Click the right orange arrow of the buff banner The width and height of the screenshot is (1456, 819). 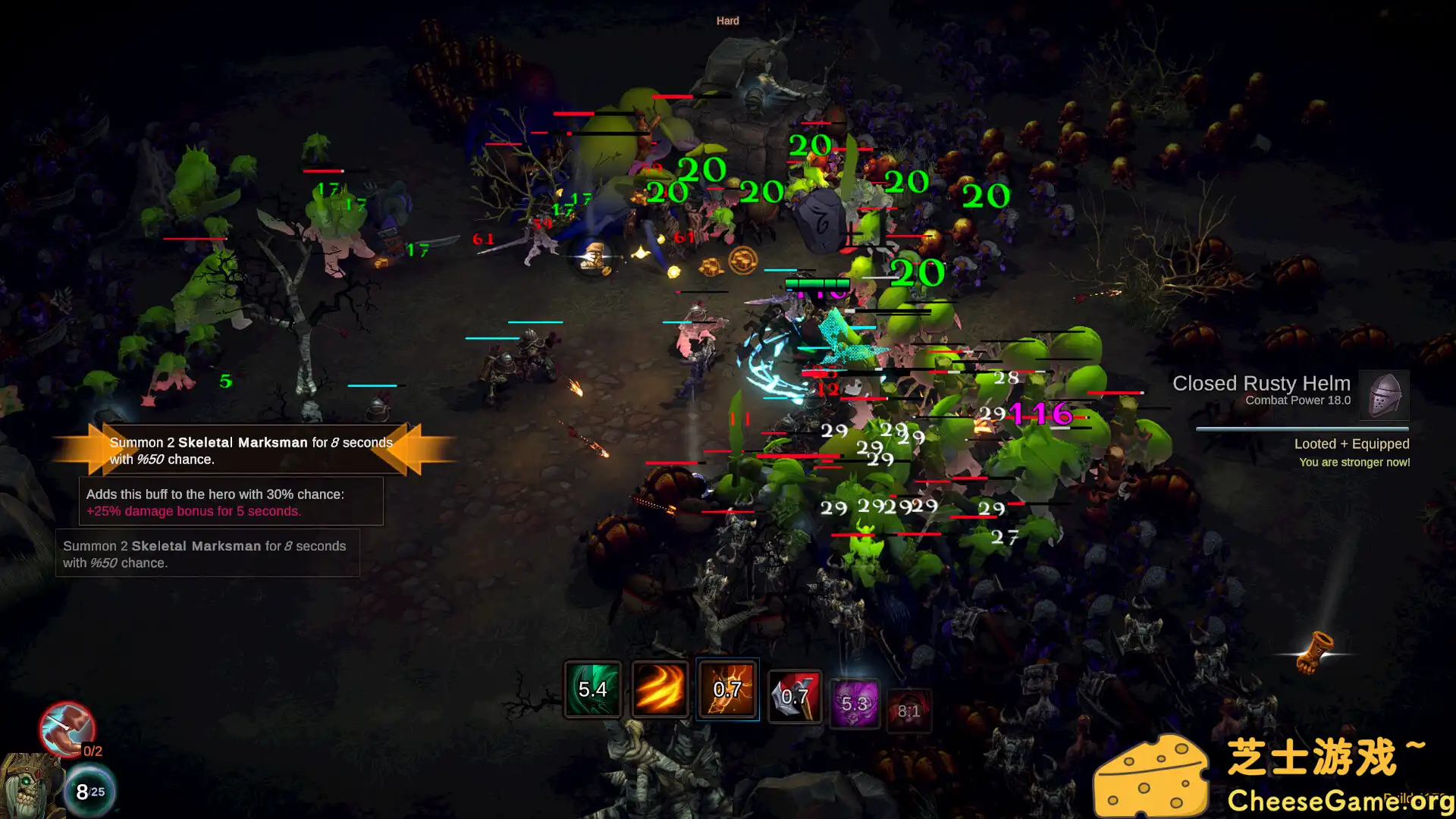coord(409,450)
